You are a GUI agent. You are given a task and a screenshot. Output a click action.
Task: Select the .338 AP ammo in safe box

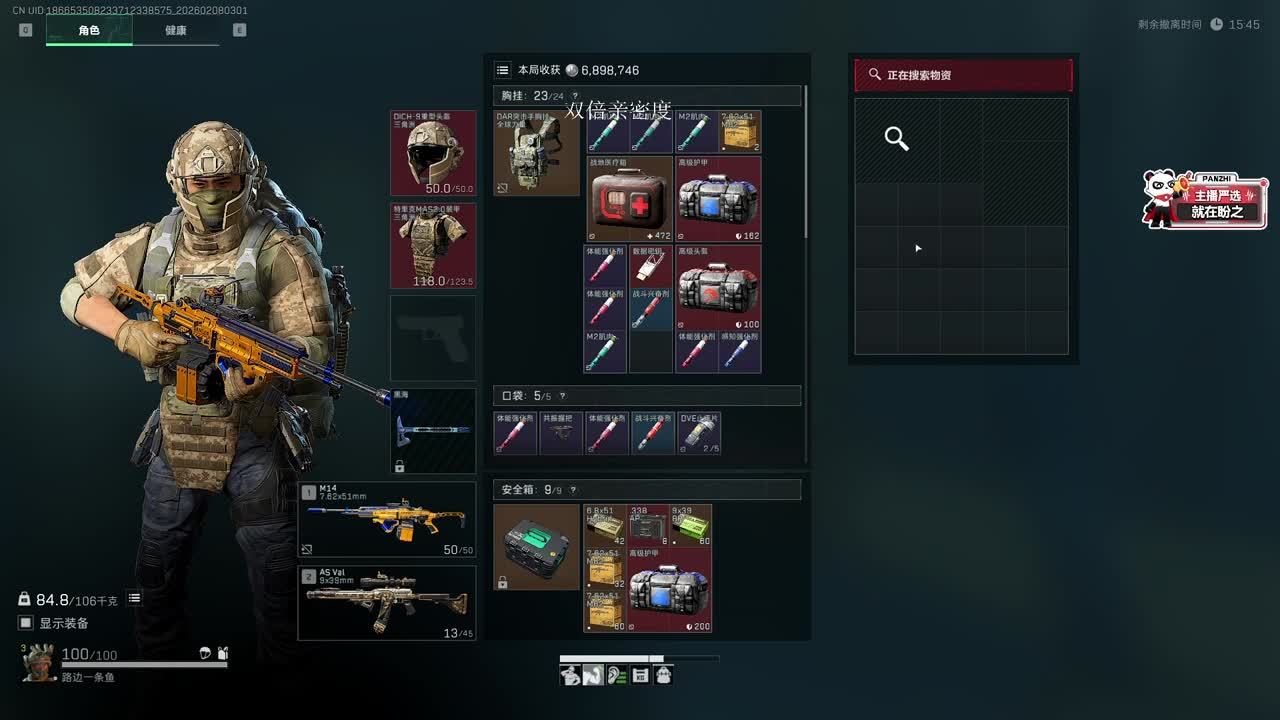pyautogui.click(x=650, y=525)
